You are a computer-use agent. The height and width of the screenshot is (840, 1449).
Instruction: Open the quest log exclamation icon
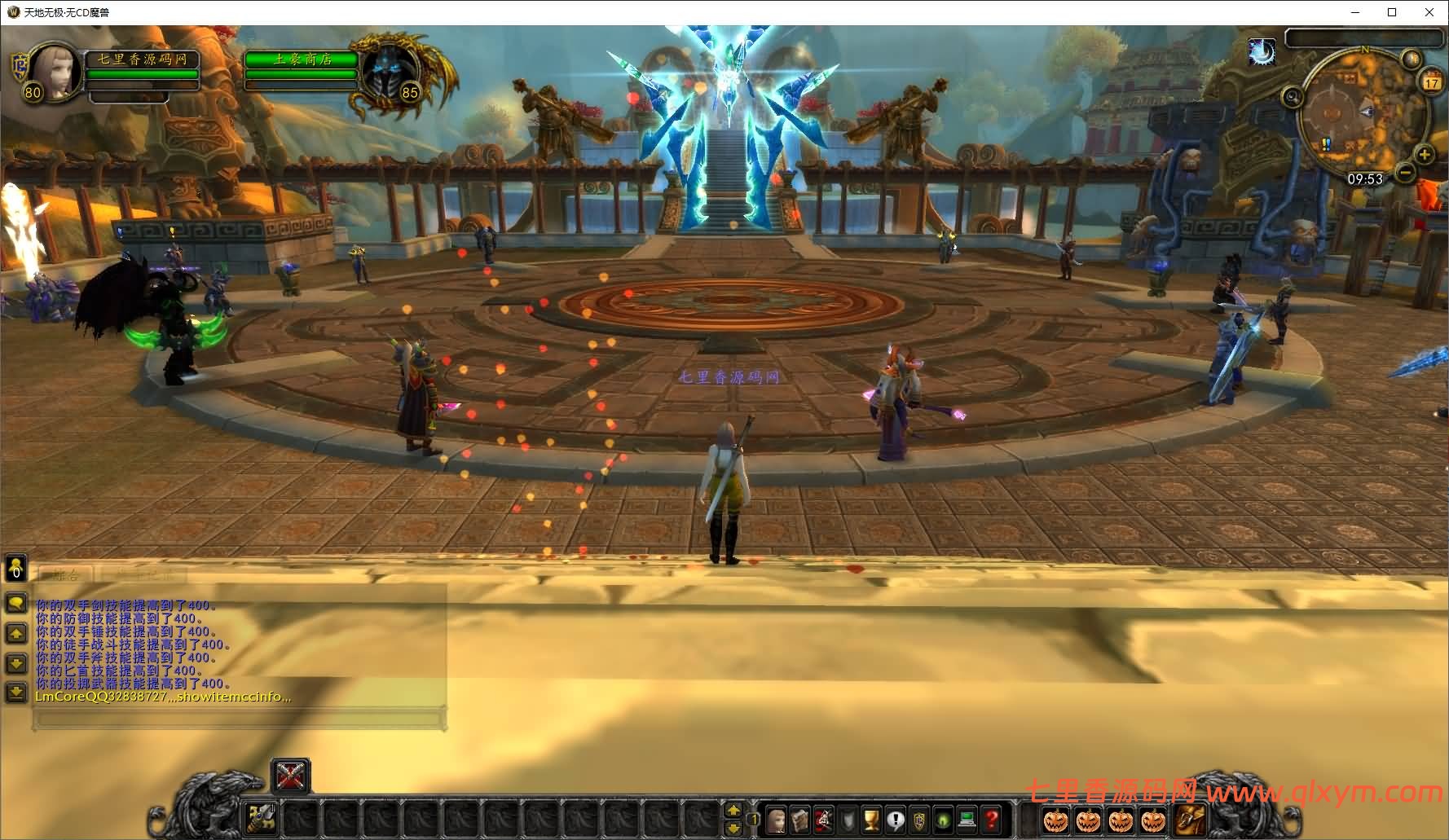point(896,818)
